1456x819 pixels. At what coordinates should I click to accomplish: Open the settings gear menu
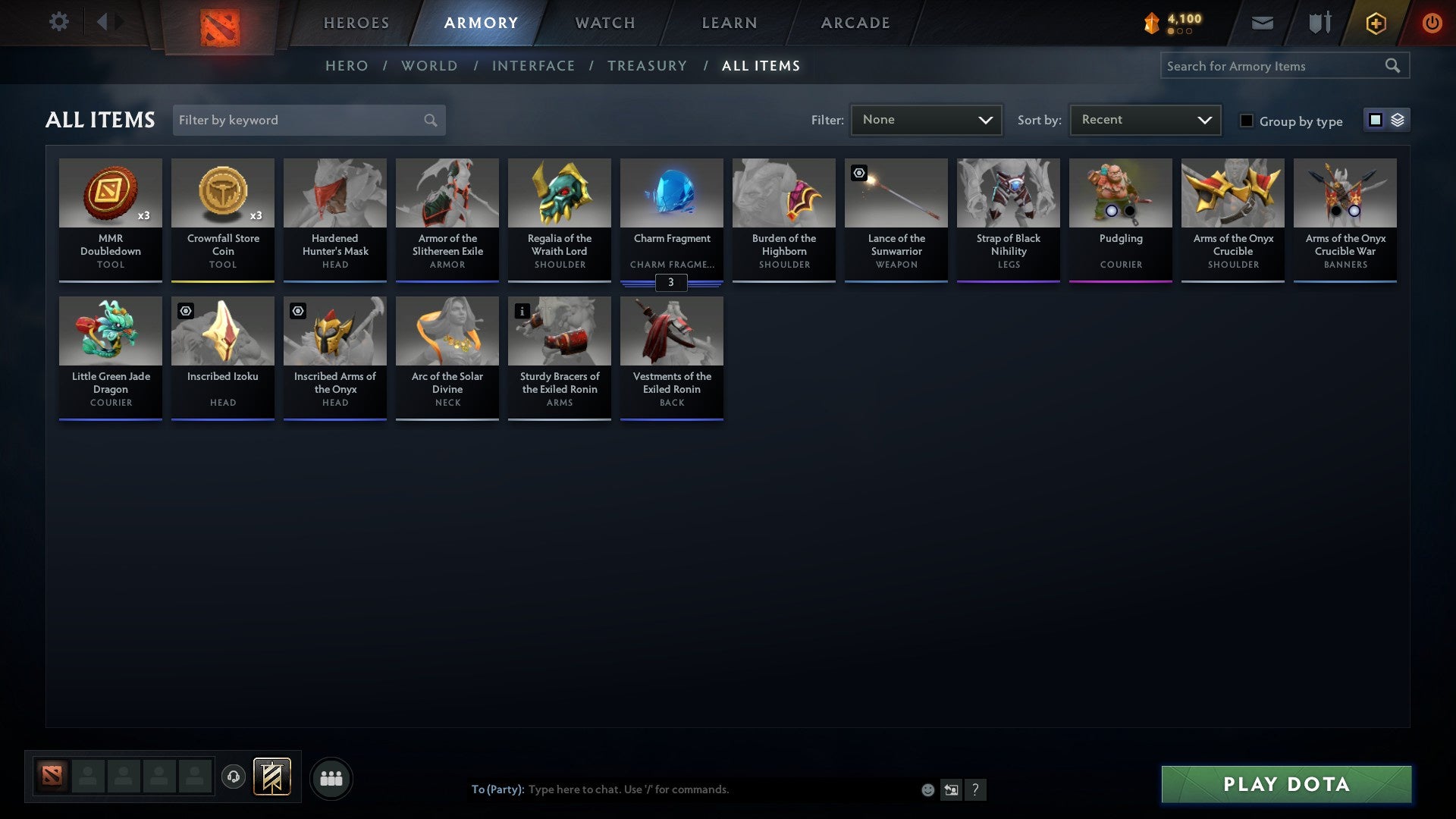pos(58,22)
